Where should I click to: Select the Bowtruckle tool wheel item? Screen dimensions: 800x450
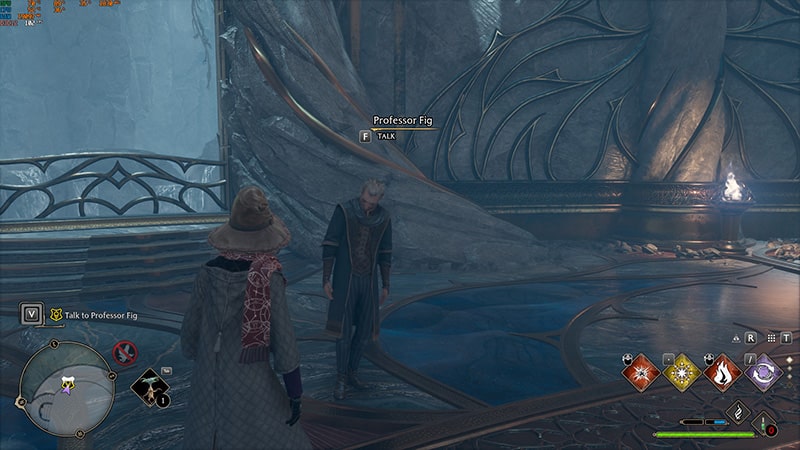coord(151,387)
